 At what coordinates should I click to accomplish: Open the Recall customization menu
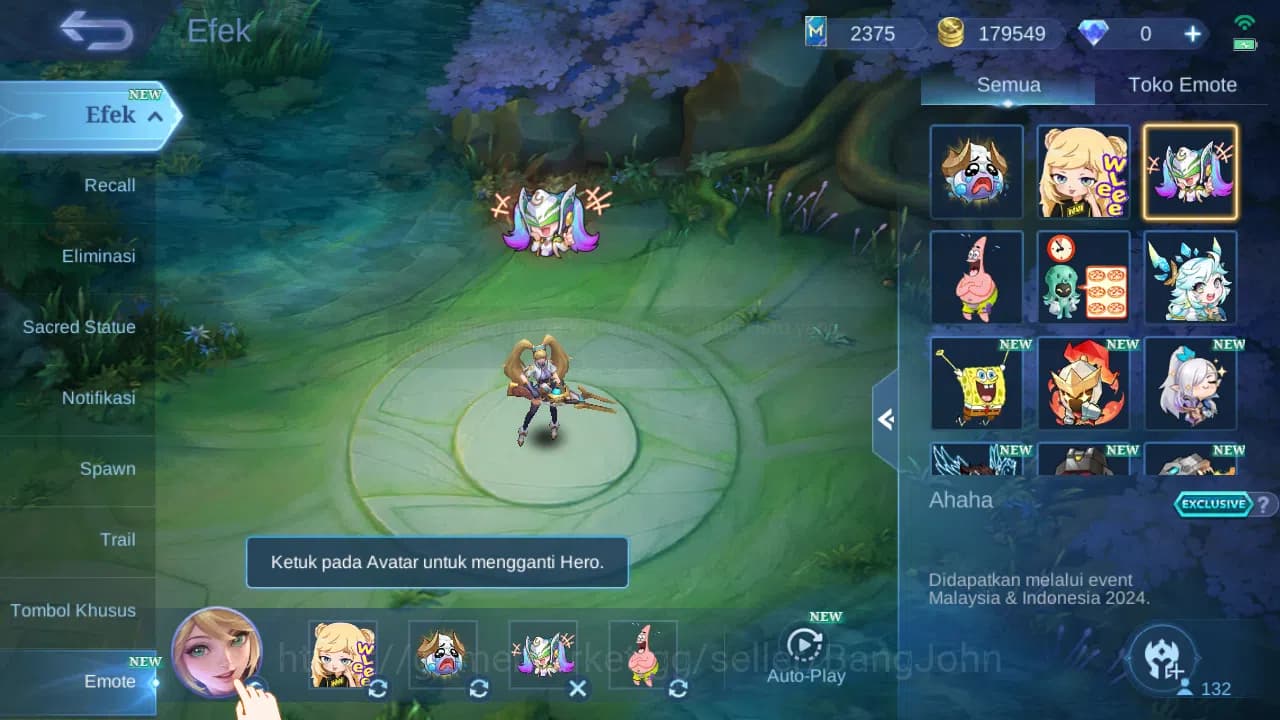pos(109,185)
